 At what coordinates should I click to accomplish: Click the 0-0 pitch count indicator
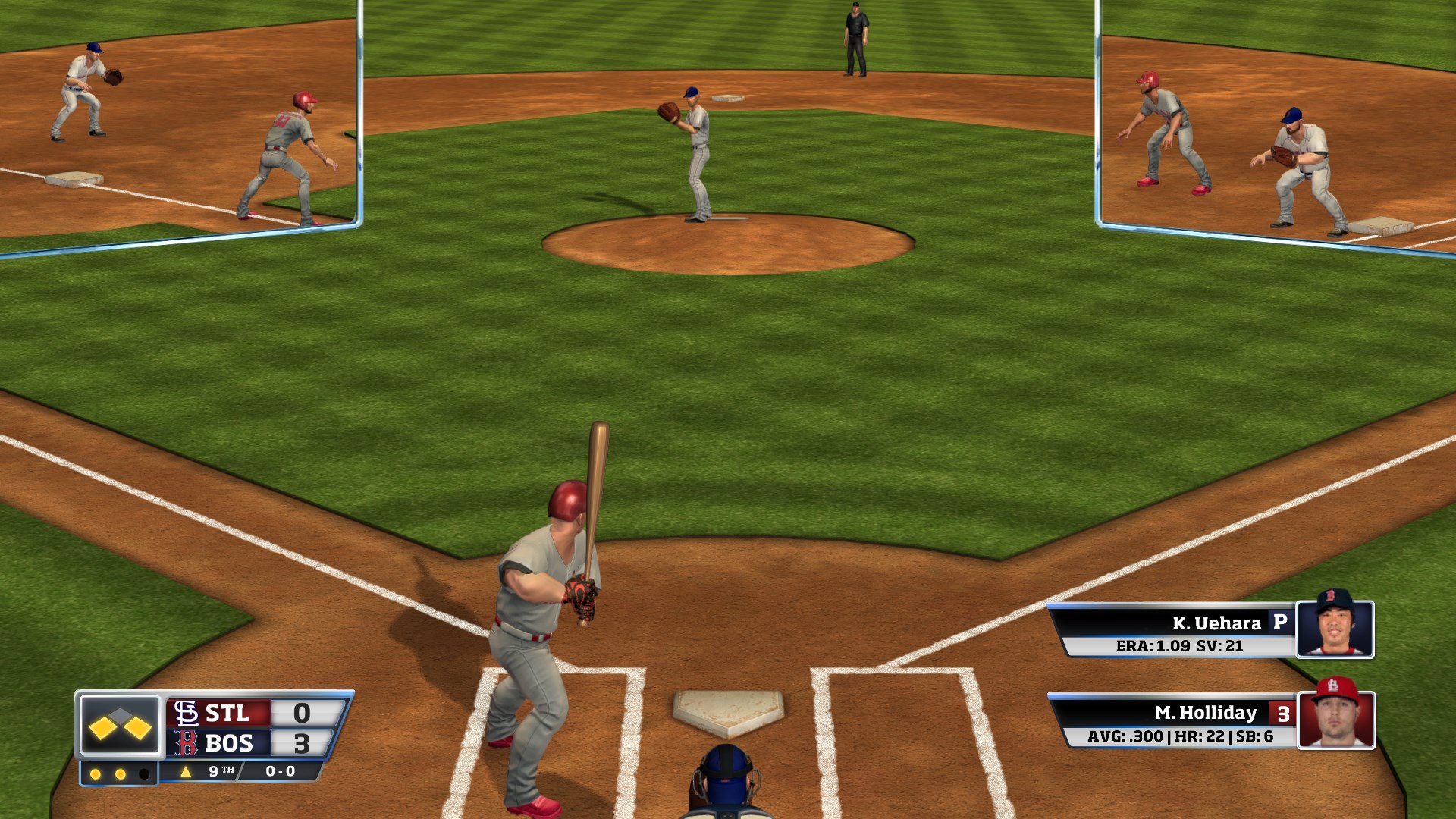[x=279, y=772]
